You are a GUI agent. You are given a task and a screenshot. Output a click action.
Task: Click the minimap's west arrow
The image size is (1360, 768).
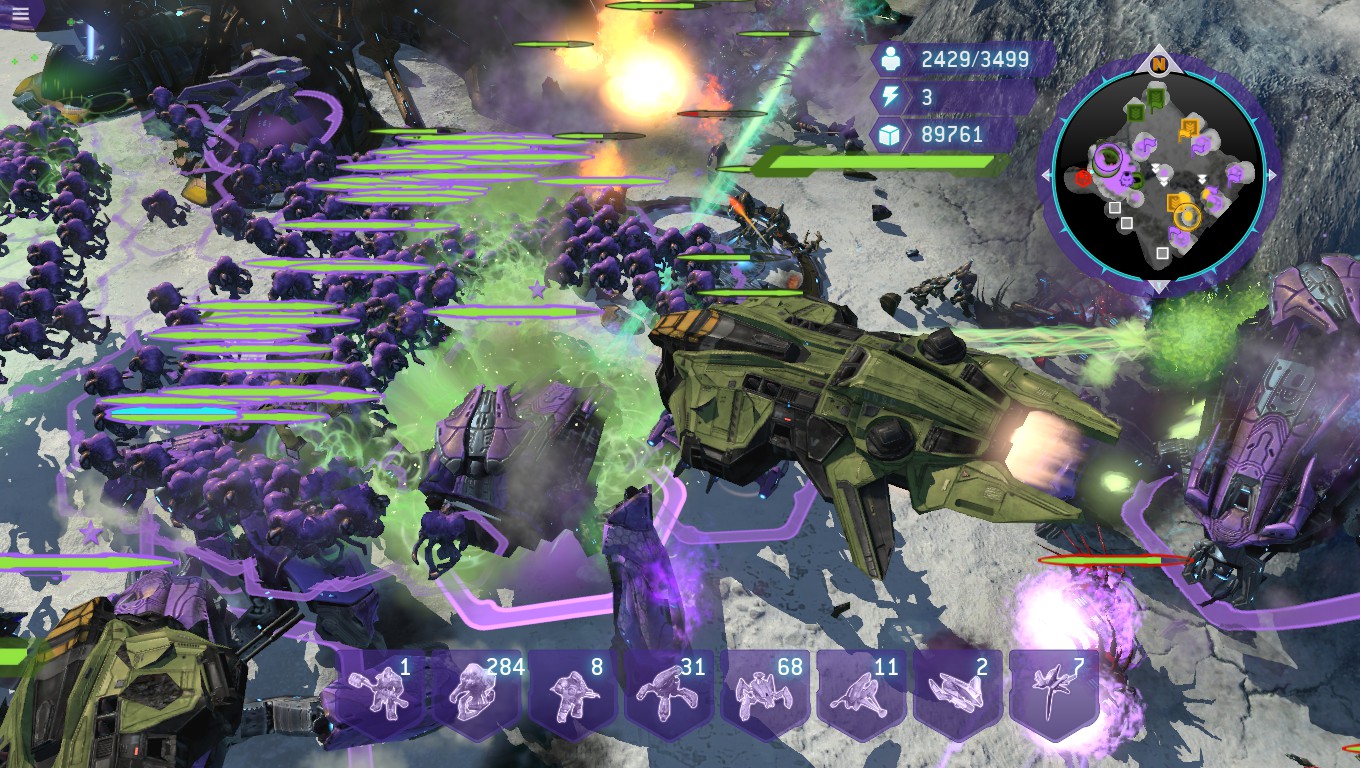pos(1046,175)
